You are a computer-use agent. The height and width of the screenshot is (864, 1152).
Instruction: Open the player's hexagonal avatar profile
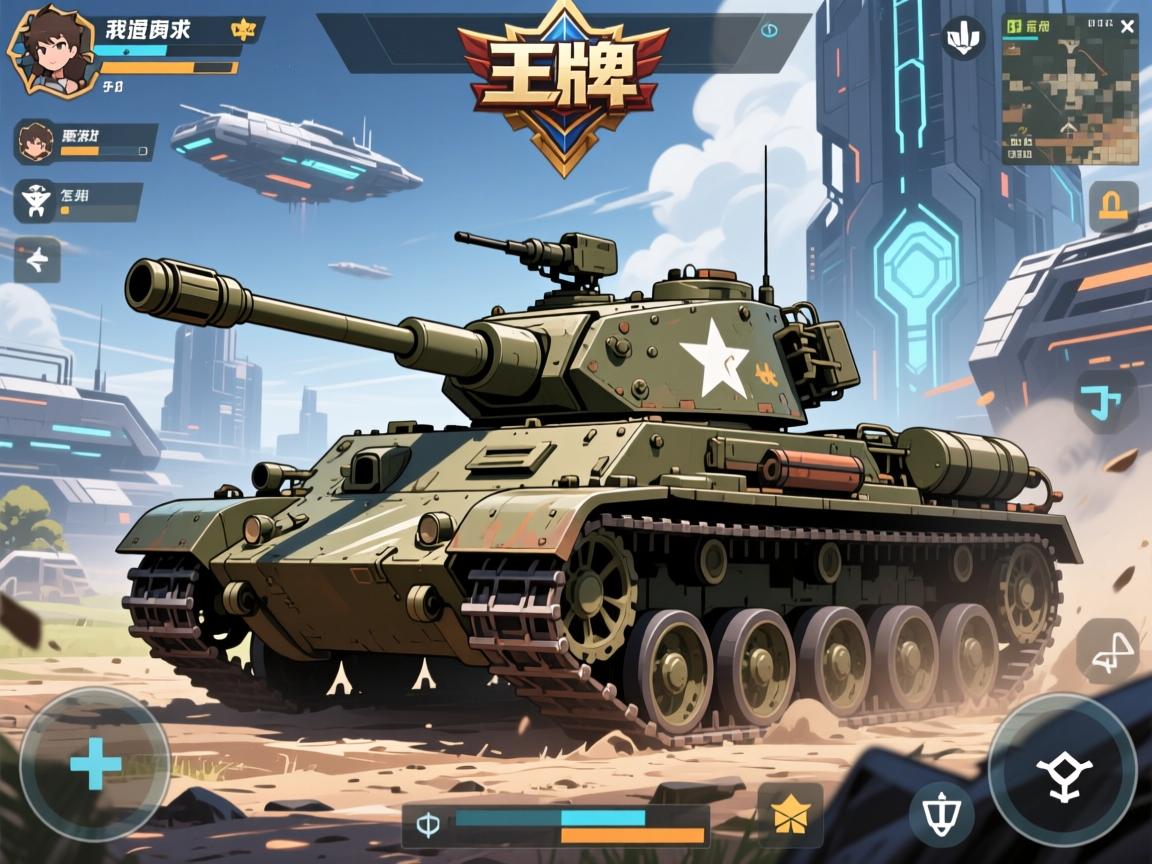(x=43, y=50)
